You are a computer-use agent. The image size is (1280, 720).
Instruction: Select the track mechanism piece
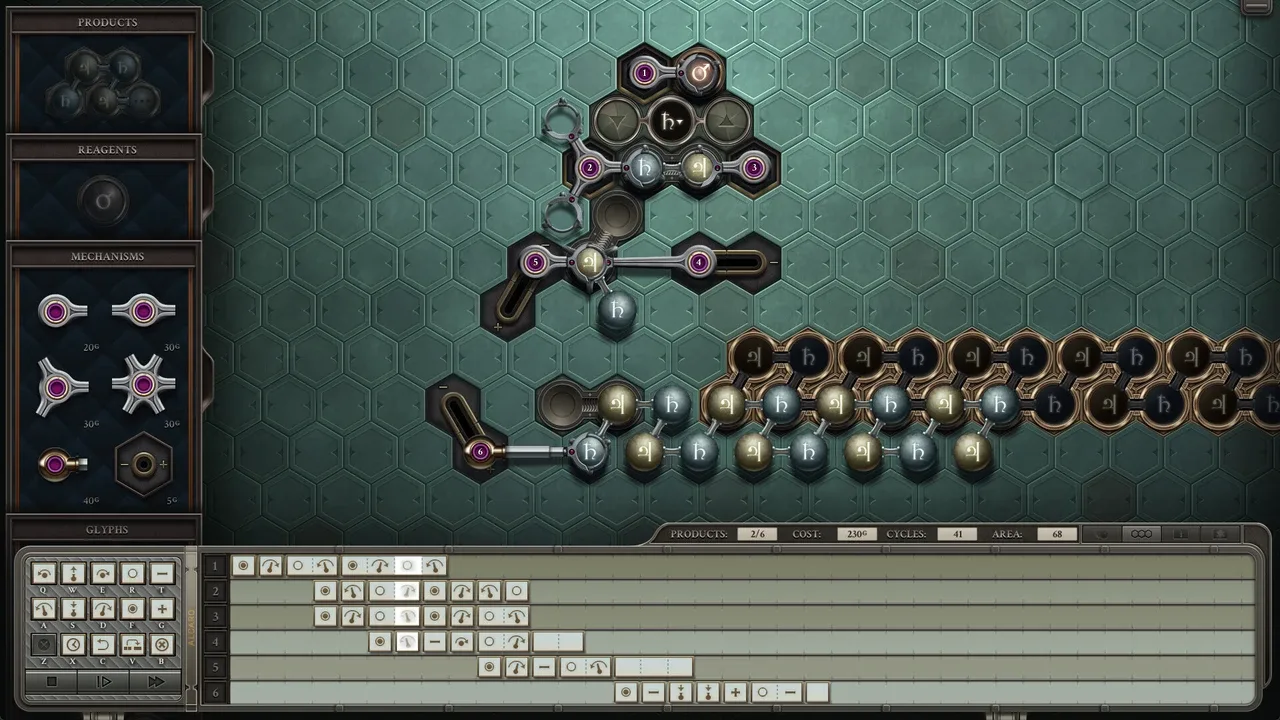point(143,464)
